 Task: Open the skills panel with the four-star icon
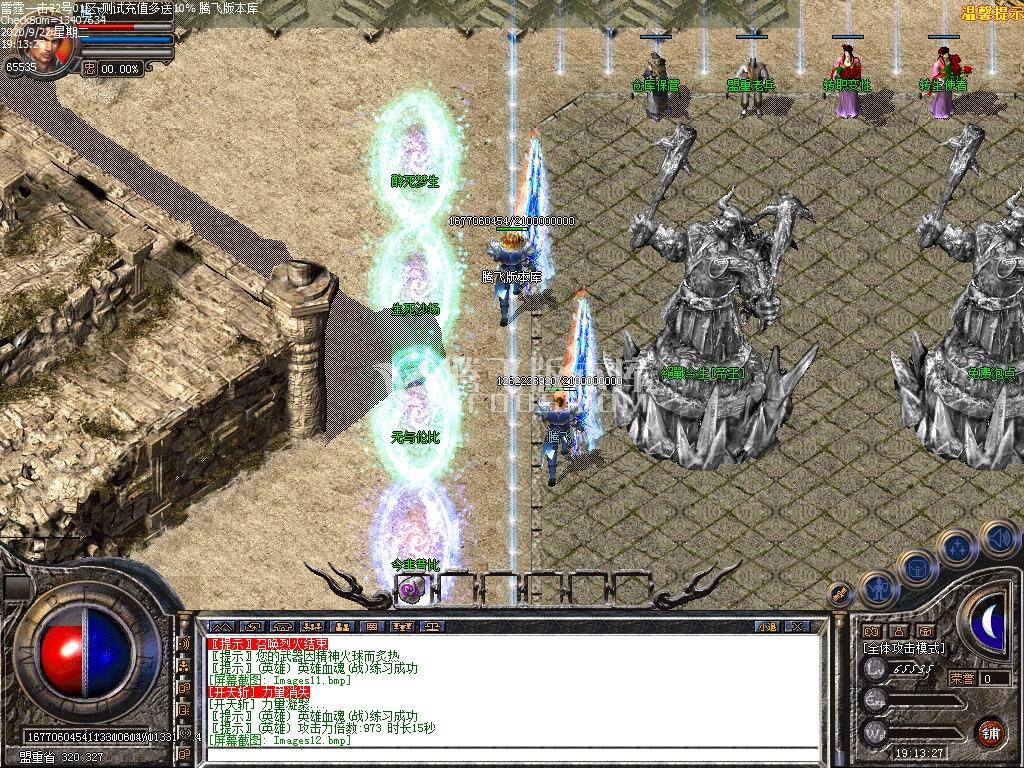point(955,548)
